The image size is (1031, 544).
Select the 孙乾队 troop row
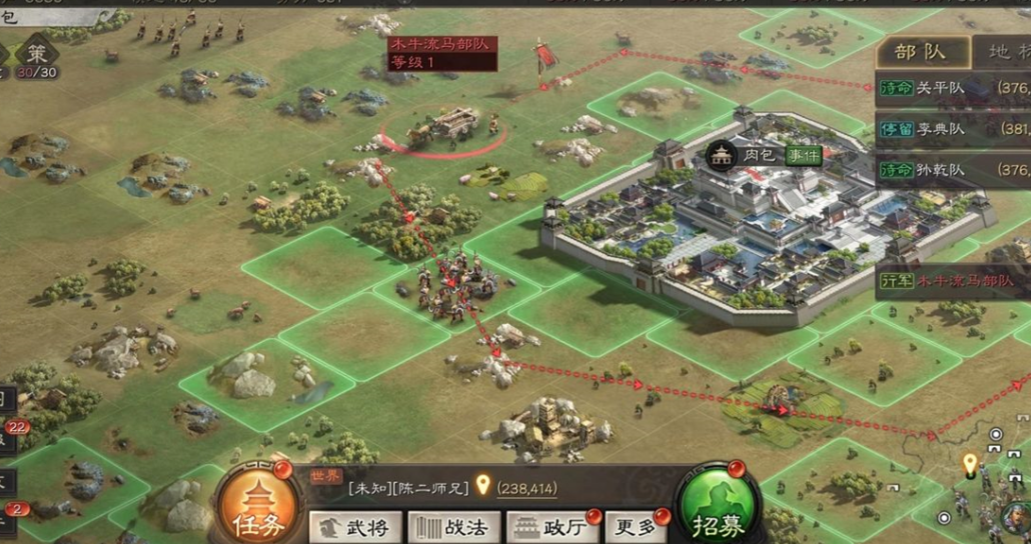coord(952,171)
